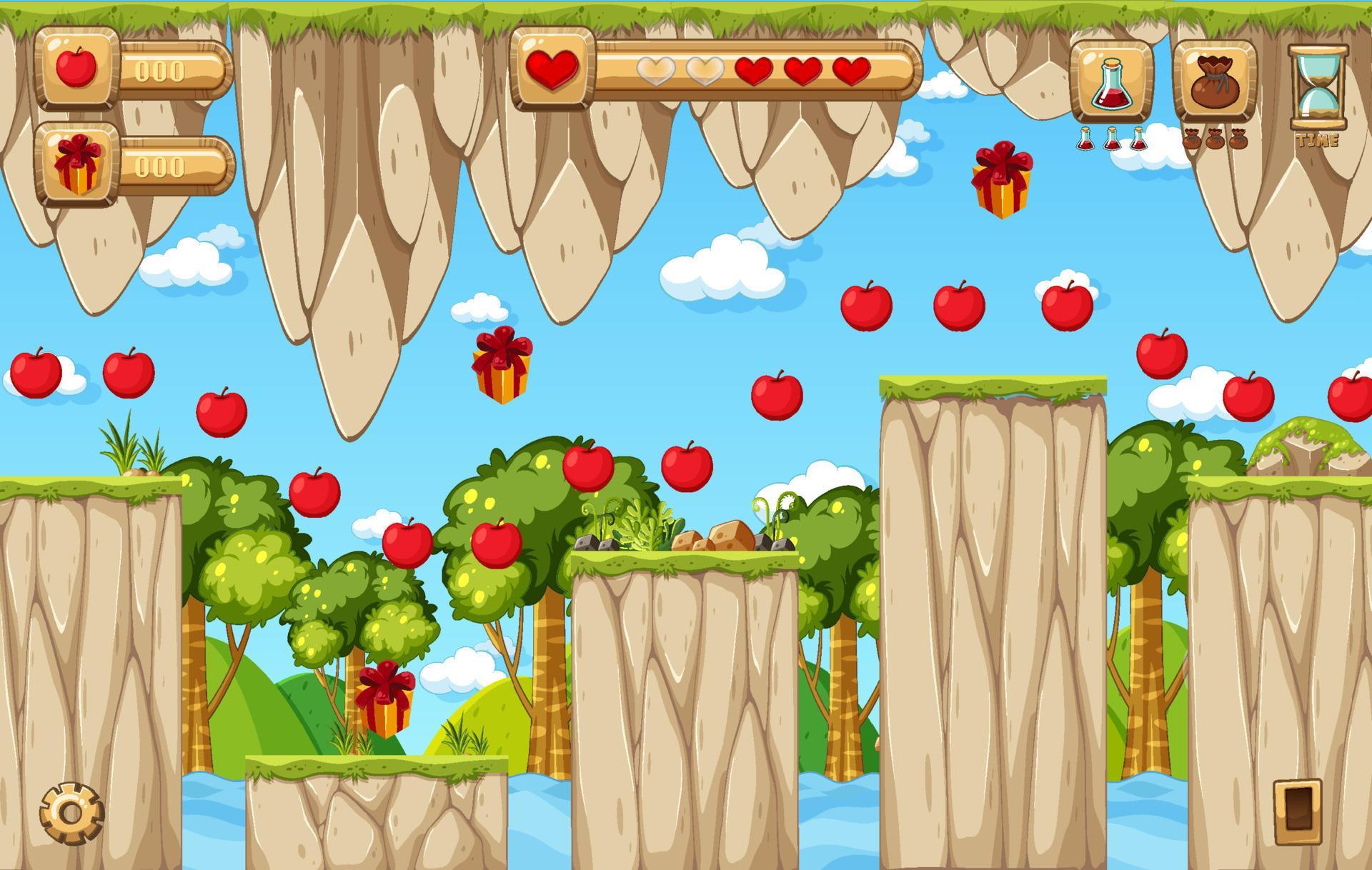Toggle the third potion bottle below the flask

pyautogui.click(x=1137, y=137)
